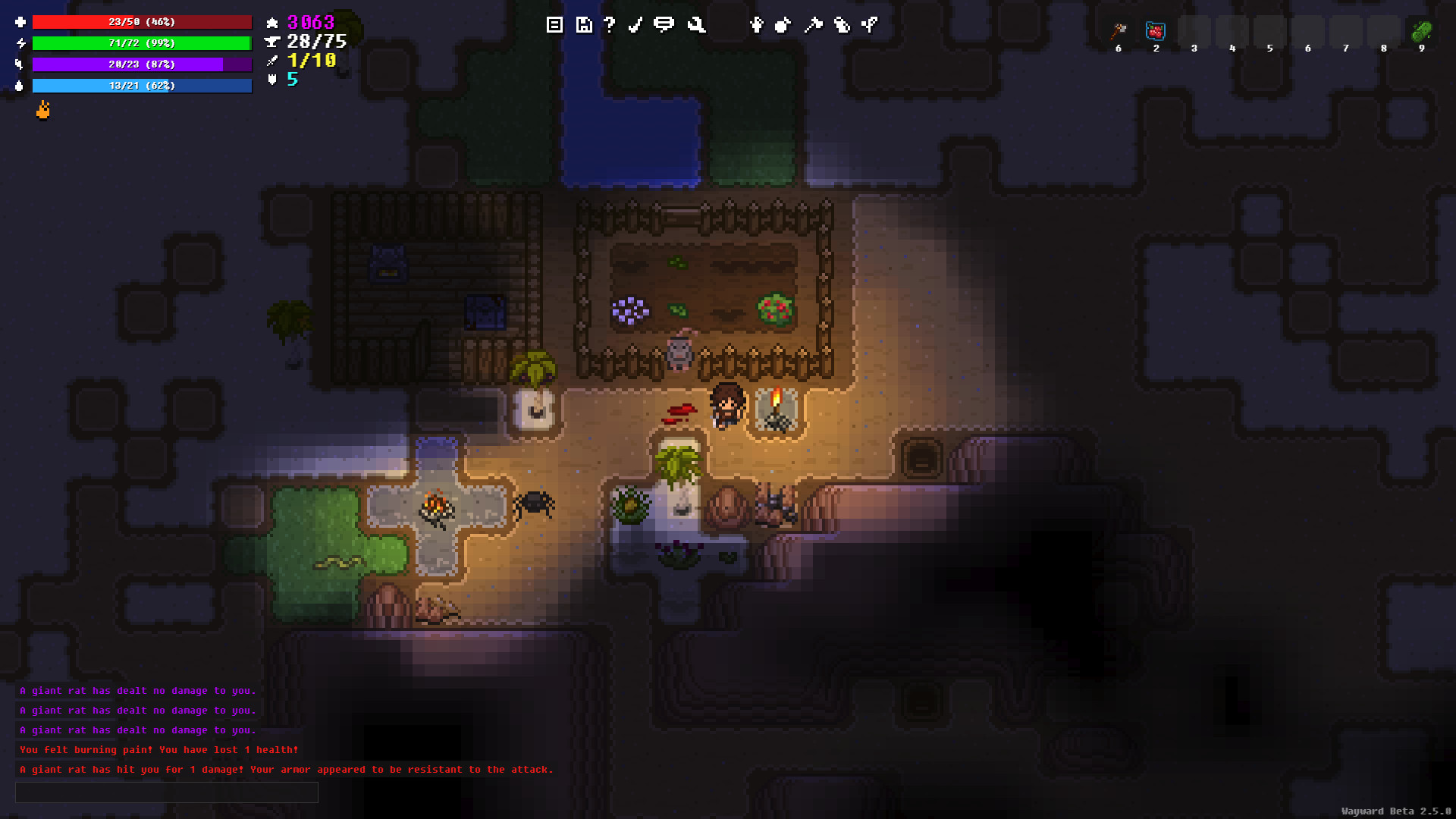Click the floppy disk save icon
The width and height of the screenshot is (1456, 819).
click(x=583, y=25)
